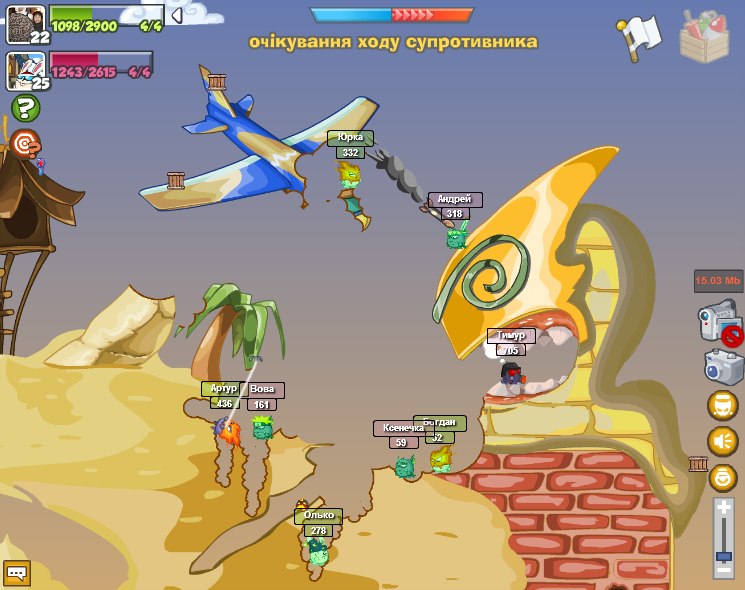The height and width of the screenshot is (590, 745).
Task: Collapse the team panel with the arrow
Action: [x=176, y=15]
